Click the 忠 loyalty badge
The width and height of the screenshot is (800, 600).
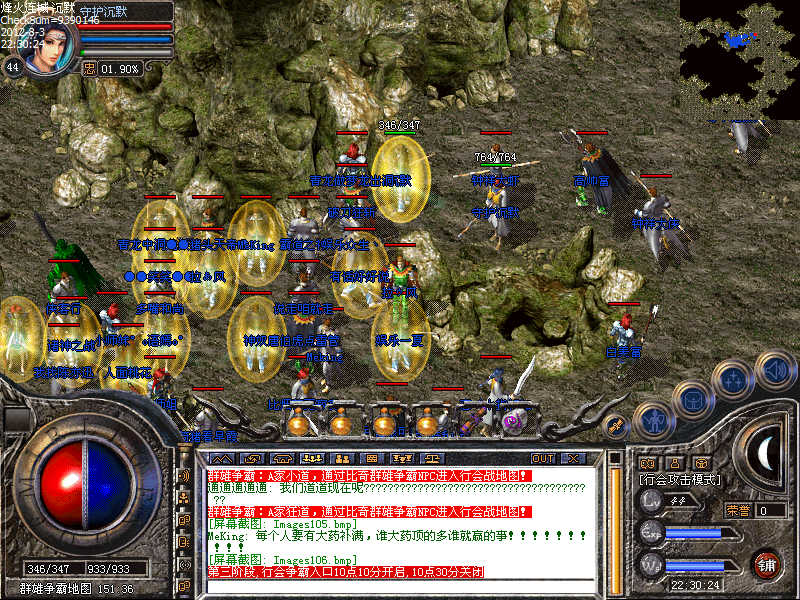(x=90, y=68)
